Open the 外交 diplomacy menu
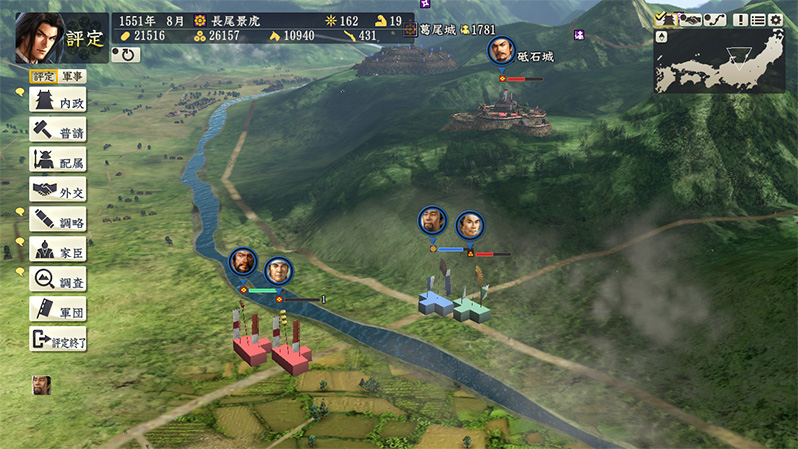The image size is (798, 449). click(x=58, y=189)
